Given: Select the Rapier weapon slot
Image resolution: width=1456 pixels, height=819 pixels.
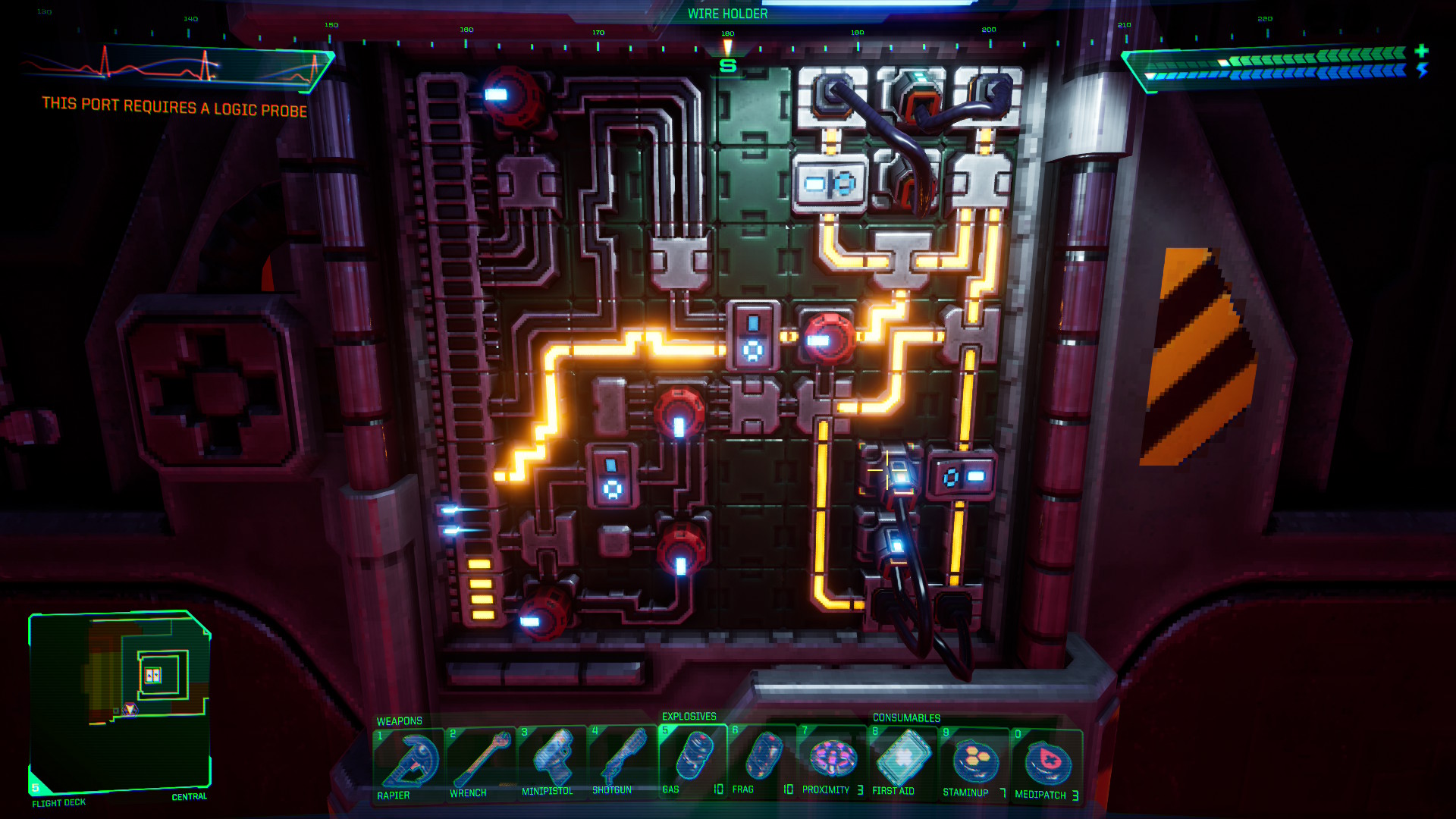Looking at the screenshot, I should pyautogui.click(x=408, y=763).
